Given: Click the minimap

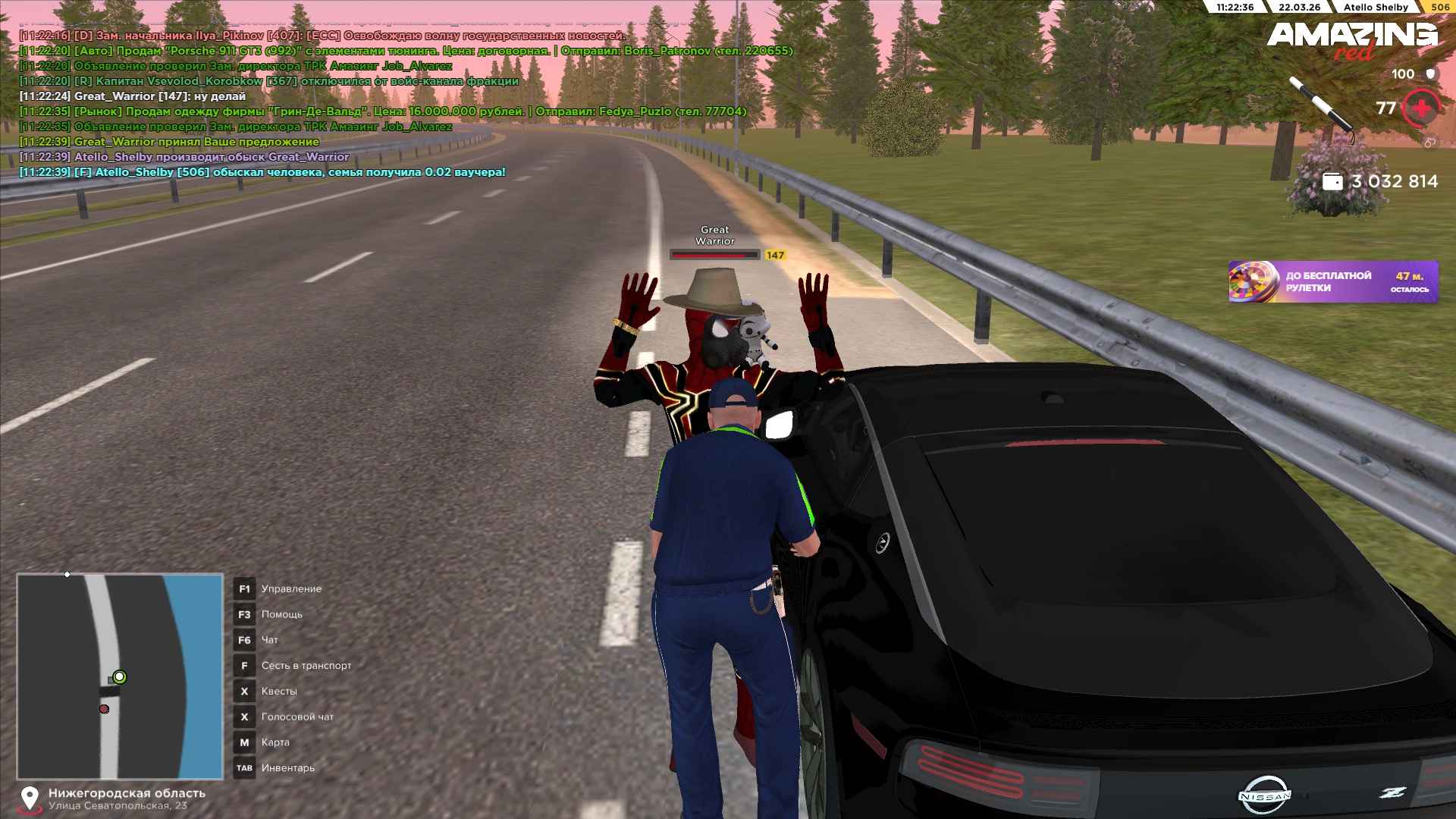Looking at the screenshot, I should 120,676.
